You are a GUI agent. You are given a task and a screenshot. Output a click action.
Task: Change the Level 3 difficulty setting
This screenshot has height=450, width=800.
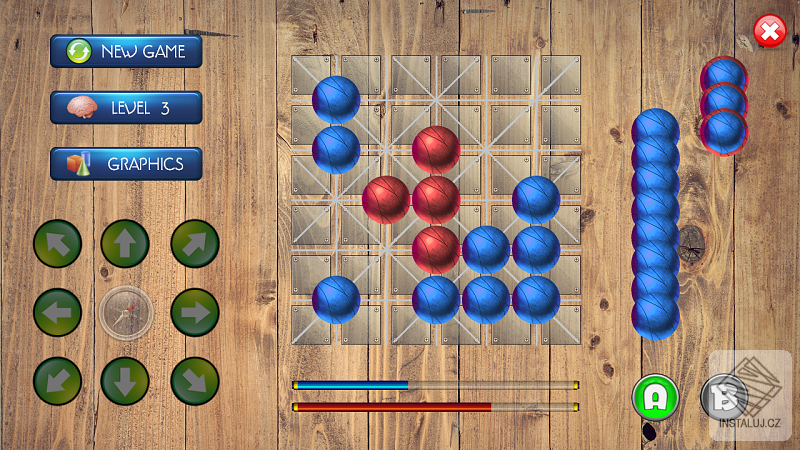click(x=126, y=108)
